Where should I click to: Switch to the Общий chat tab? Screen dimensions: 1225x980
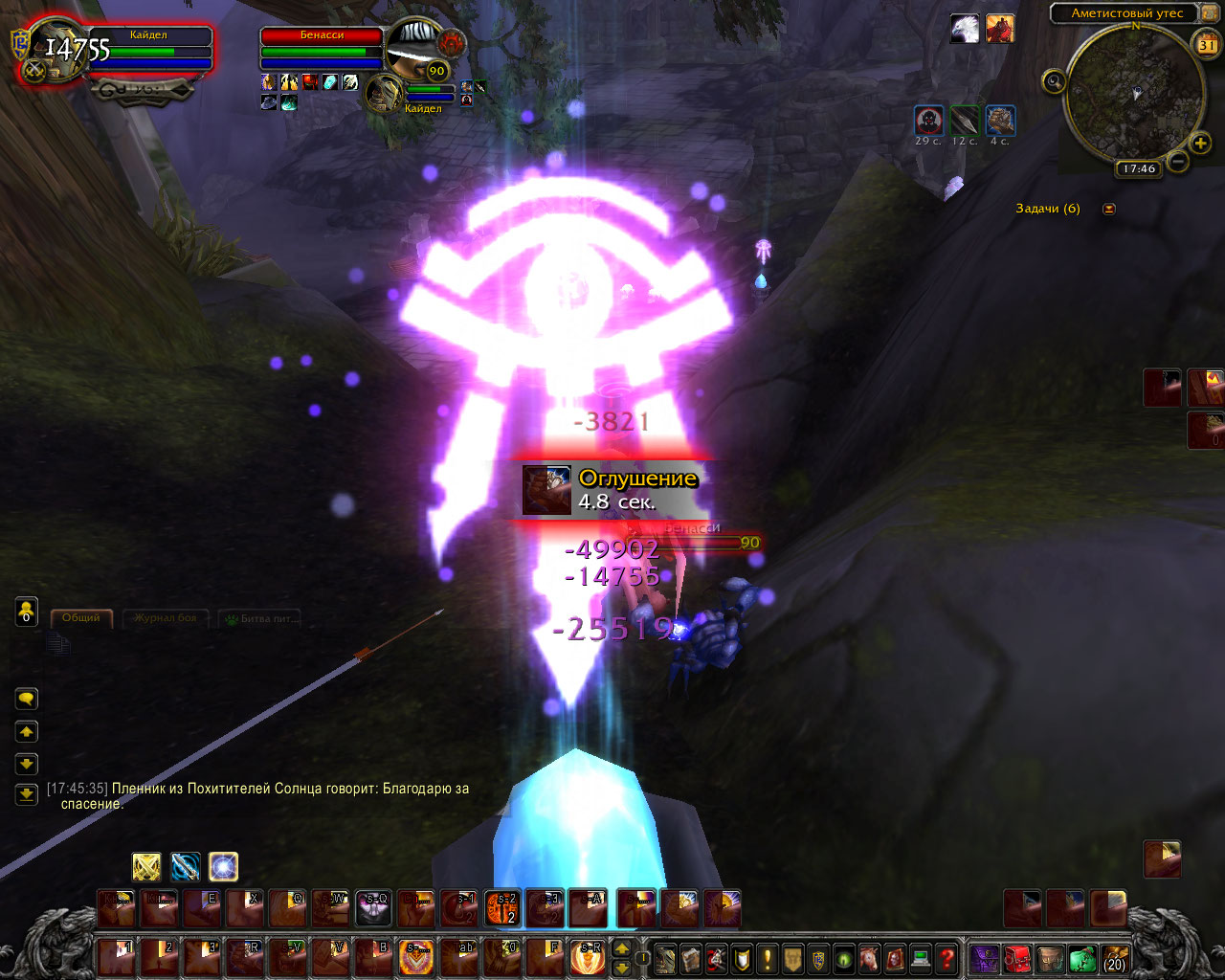tap(81, 618)
